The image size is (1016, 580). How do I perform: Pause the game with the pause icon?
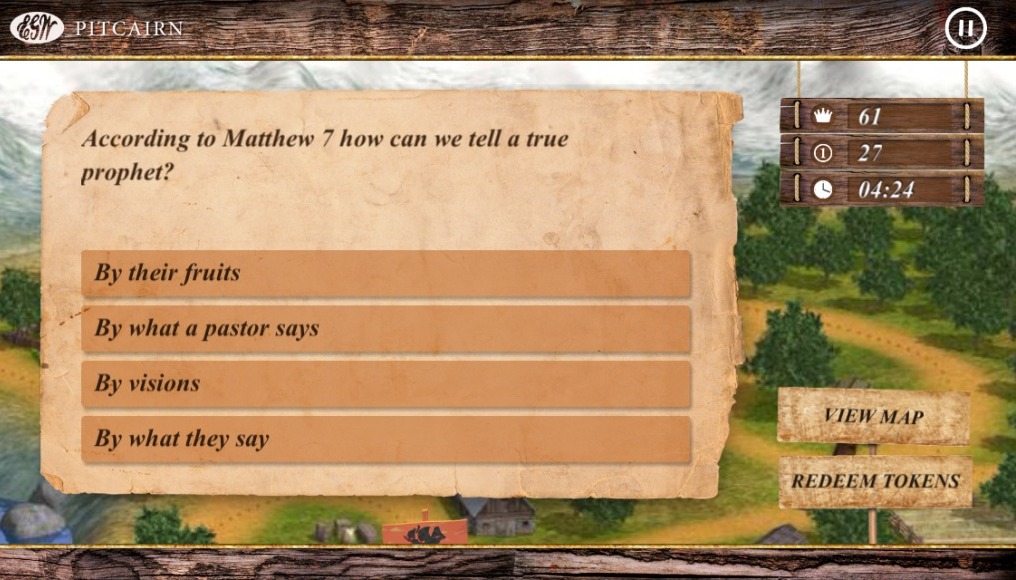pyautogui.click(x=965, y=28)
